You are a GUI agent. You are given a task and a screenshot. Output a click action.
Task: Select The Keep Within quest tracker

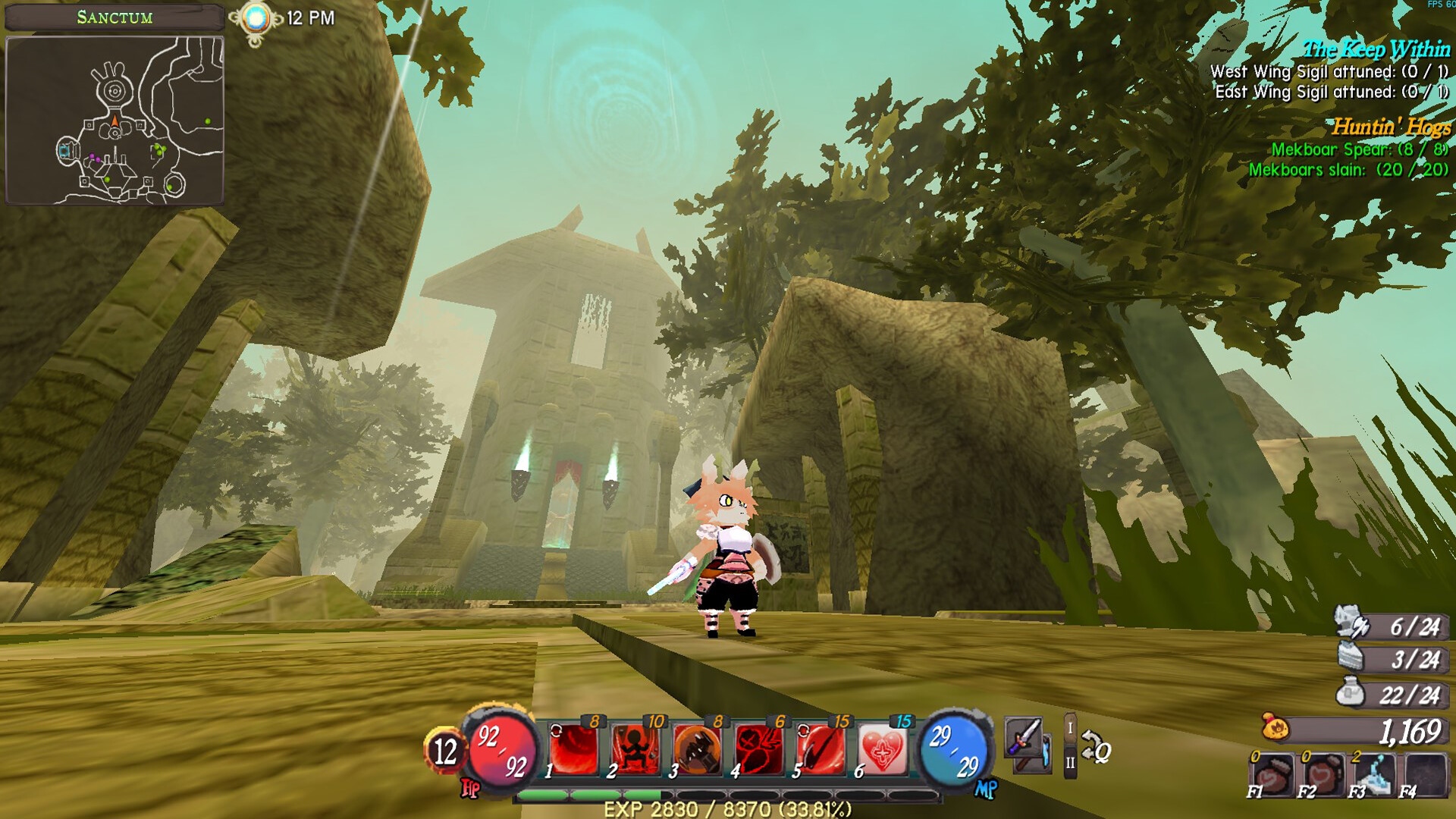(1376, 50)
